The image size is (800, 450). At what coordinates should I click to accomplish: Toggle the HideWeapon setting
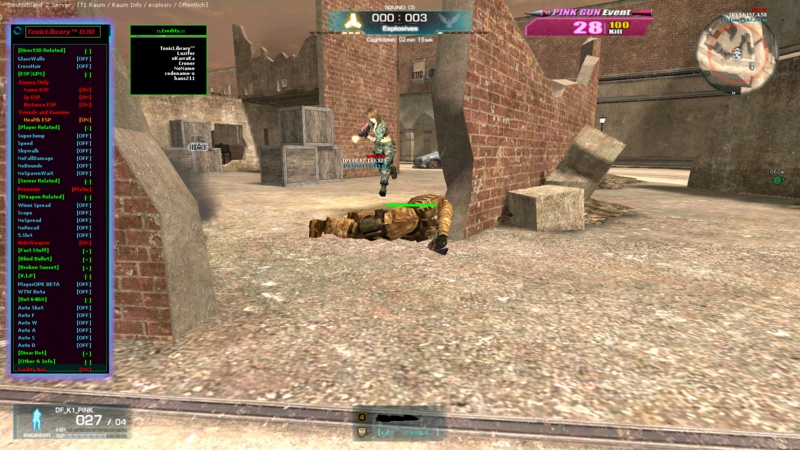click(x=85, y=243)
